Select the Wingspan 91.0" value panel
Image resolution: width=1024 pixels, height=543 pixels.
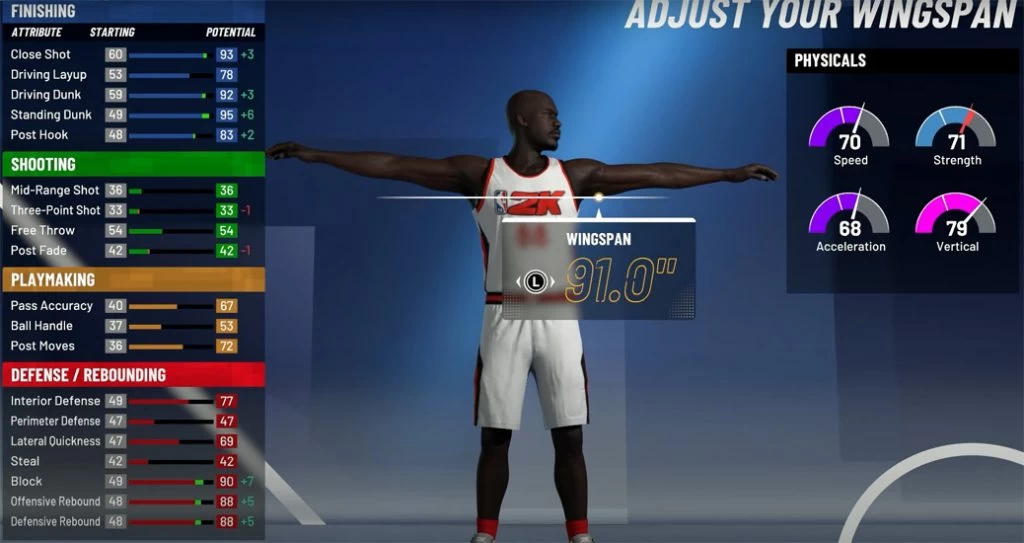[598, 270]
